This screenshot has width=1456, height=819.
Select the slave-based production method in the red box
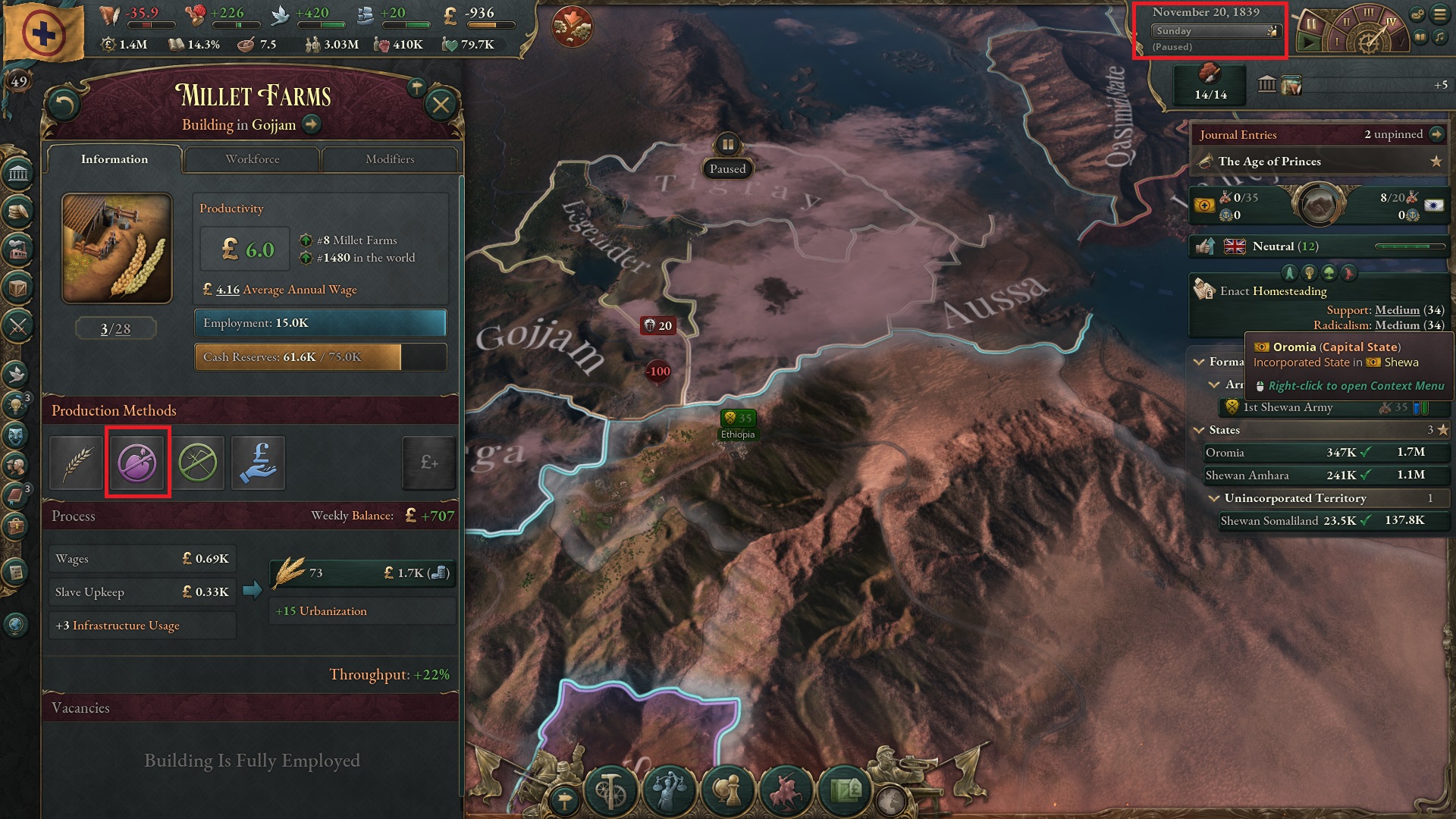tap(137, 463)
